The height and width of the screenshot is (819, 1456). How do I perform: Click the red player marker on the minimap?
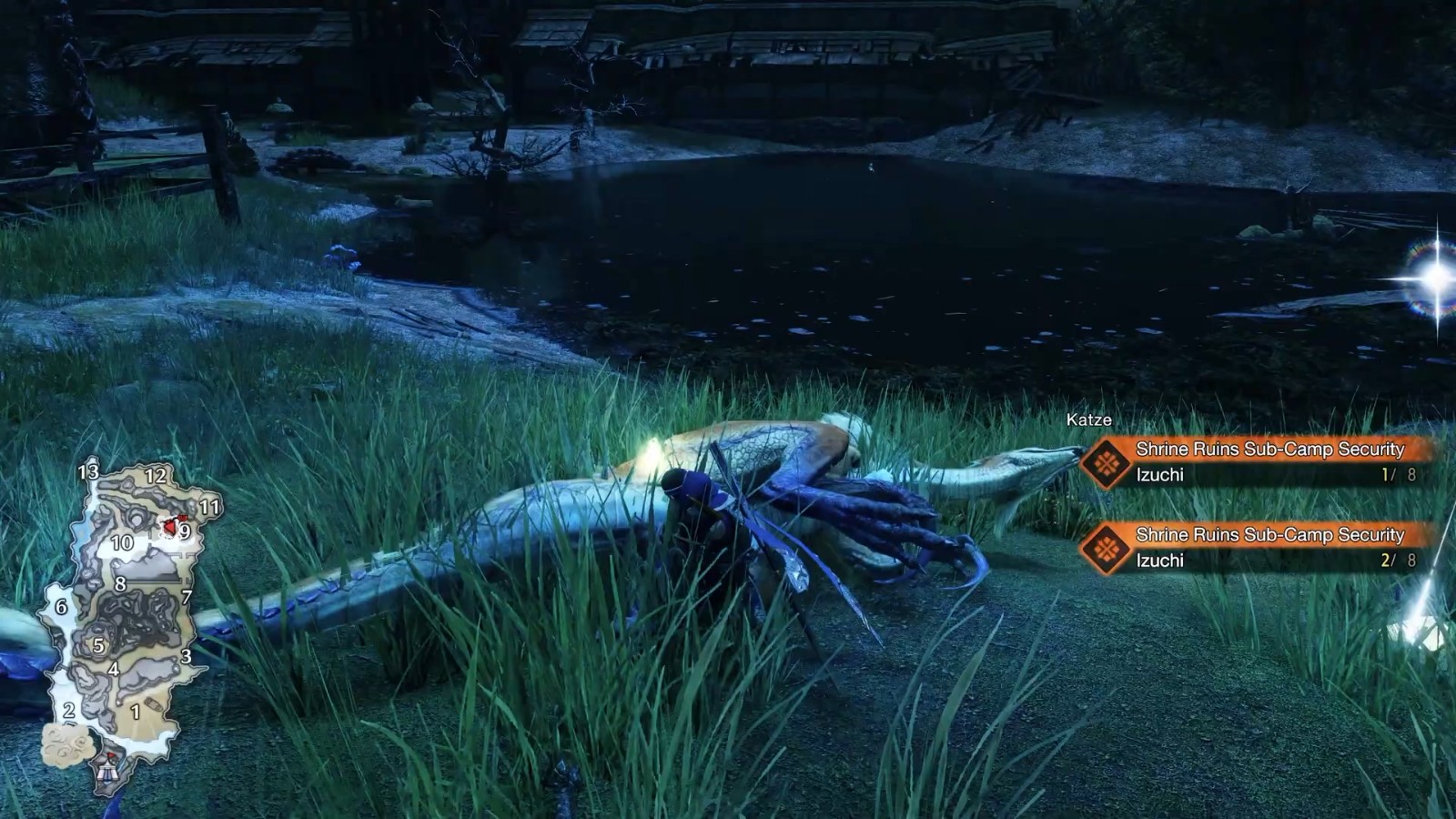170,526
